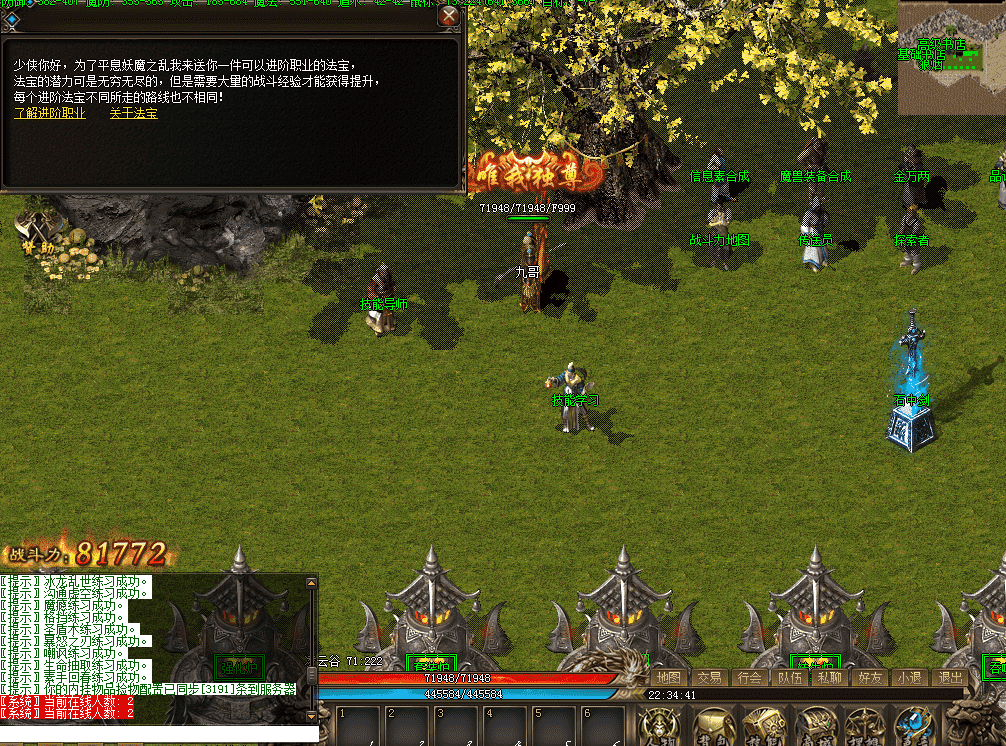Open the 行会 guild button

[749, 677]
